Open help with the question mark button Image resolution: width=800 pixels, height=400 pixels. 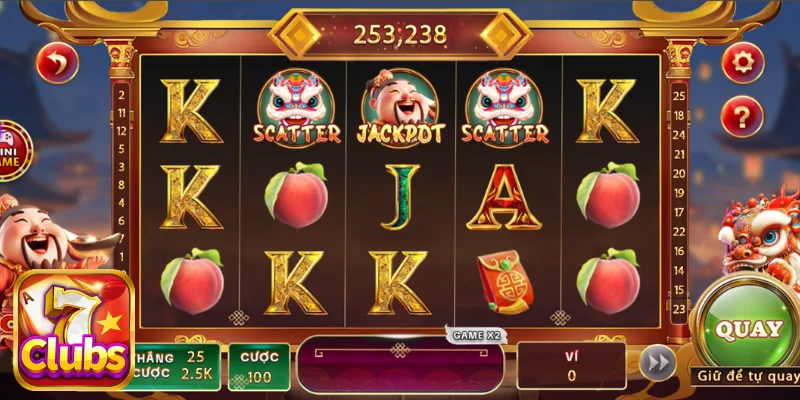coord(742,113)
